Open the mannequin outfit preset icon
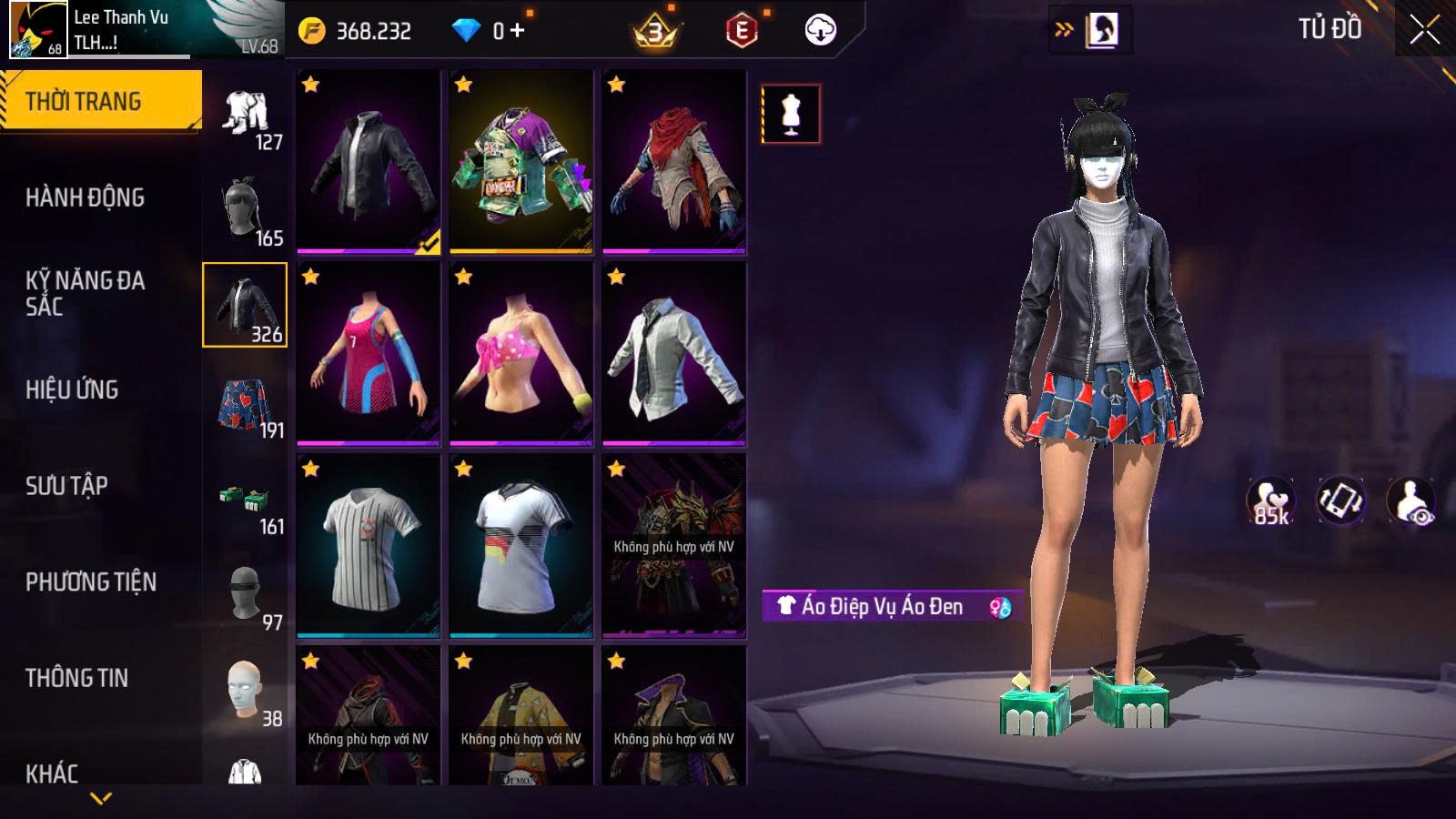The width and height of the screenshot is (1456, 819). pyautogui.click(x=791, y=115)
